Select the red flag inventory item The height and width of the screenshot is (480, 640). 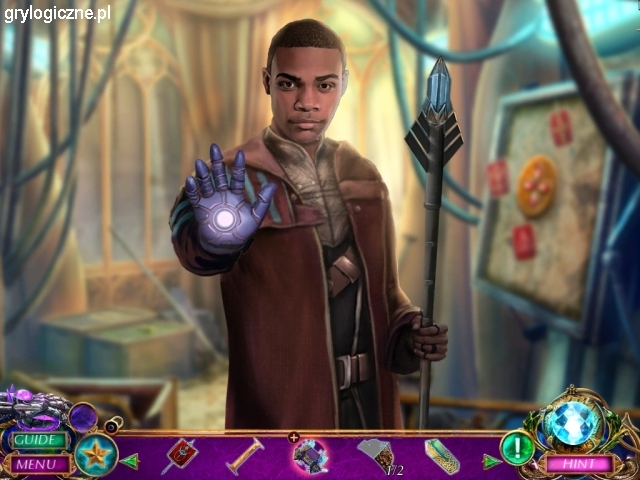coord(181,455)
